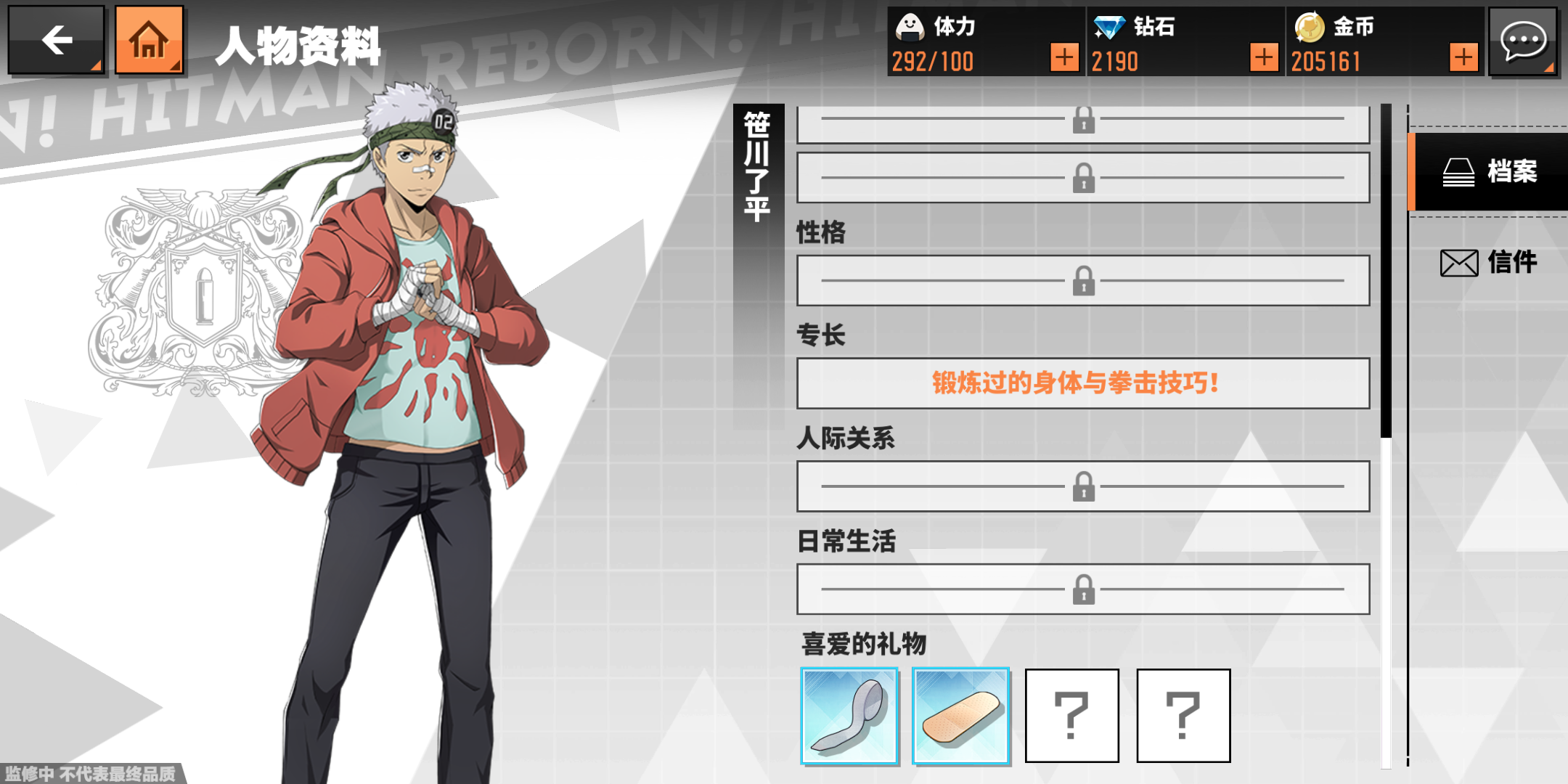Image resolution: width=1568 pixels, height=784 pixels.
Task: Select the grey ribbon gift item
Action: (x=849, y=716)
